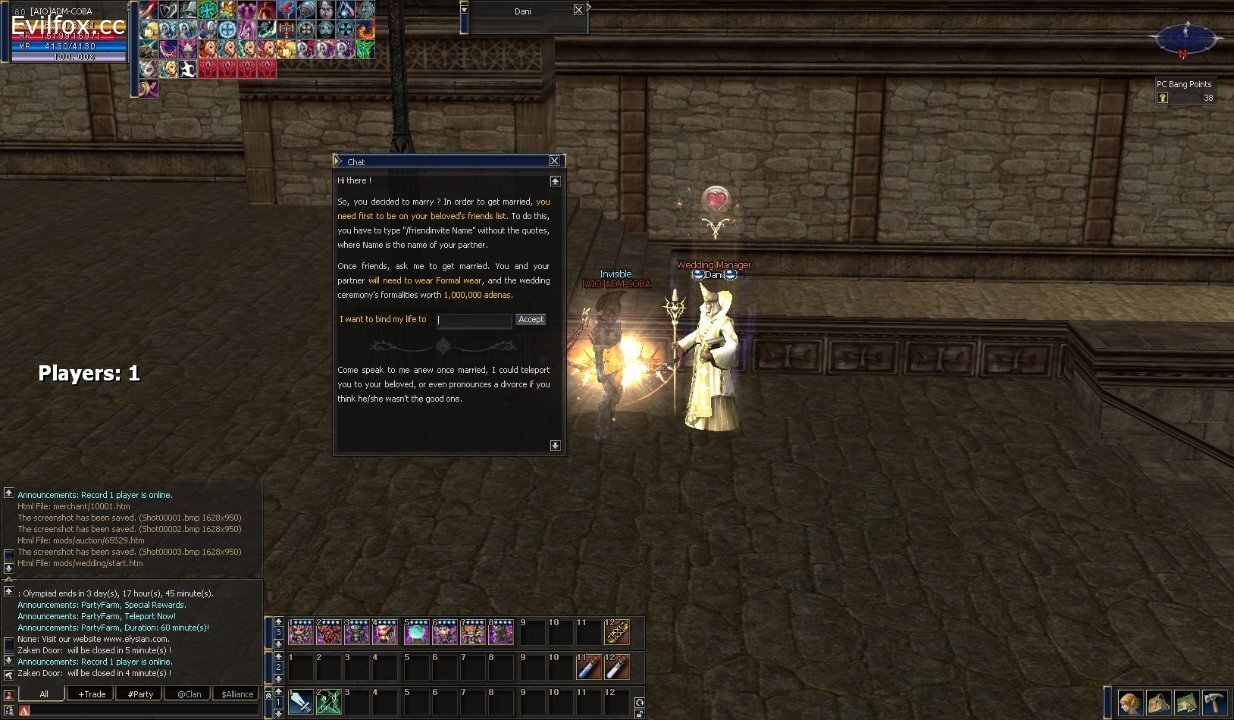
Task: Show the @Clan chat tab
Action: [189, 694]
